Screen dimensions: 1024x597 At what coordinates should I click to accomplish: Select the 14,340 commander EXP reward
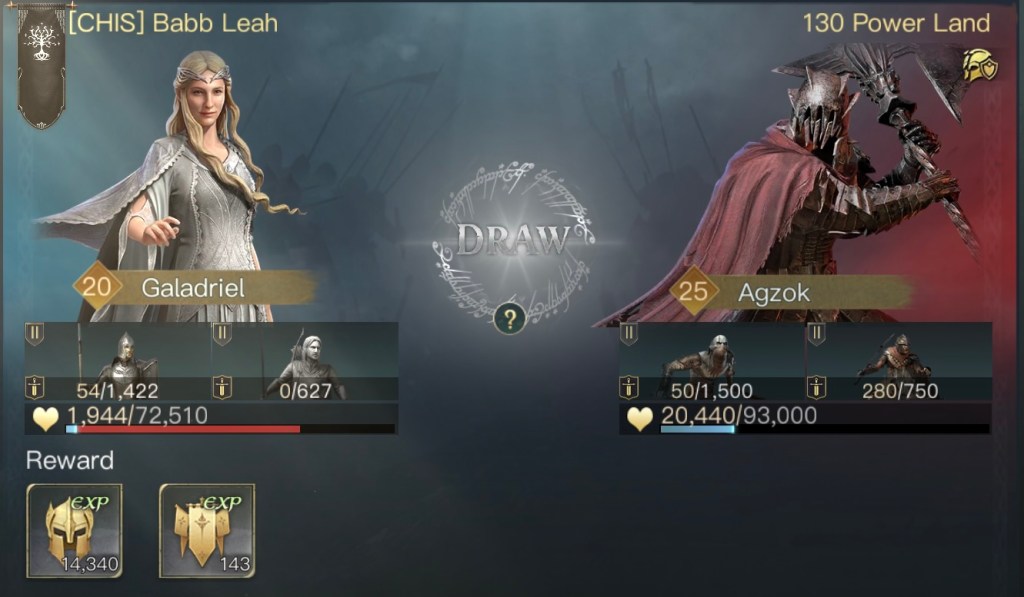pos(74,530)
